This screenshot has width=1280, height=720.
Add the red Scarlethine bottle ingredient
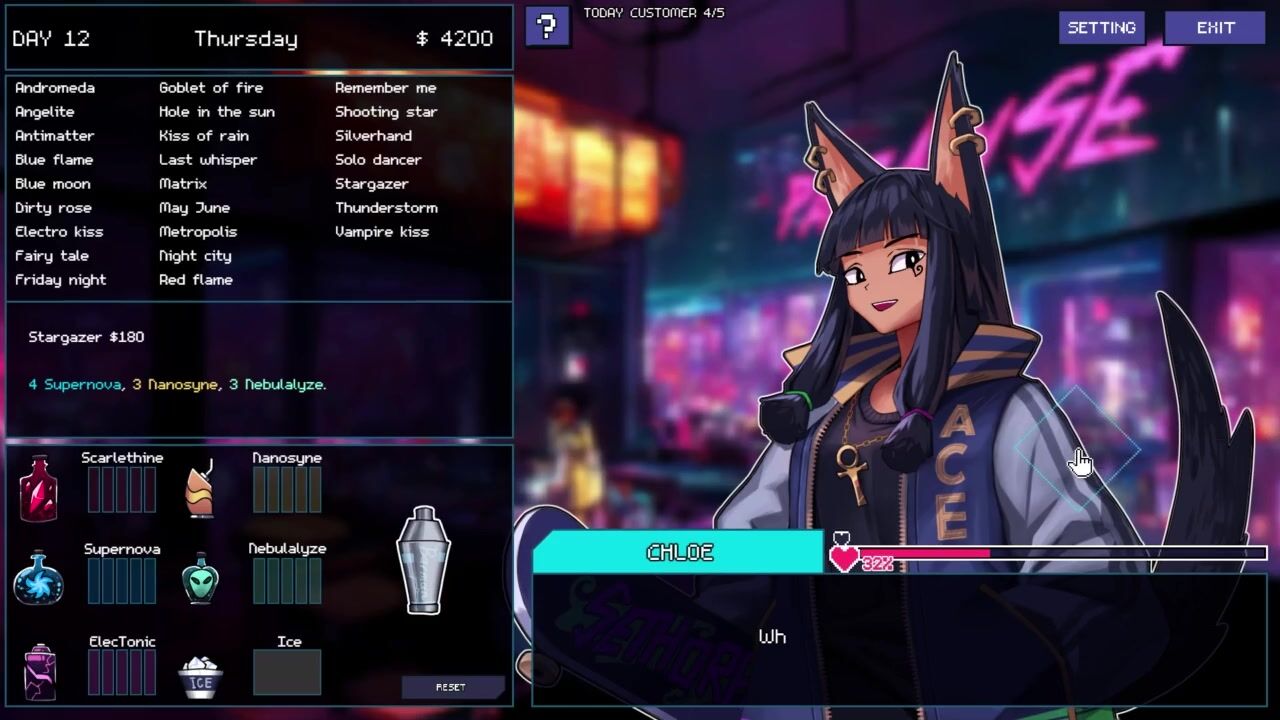[x=38, y=488]
